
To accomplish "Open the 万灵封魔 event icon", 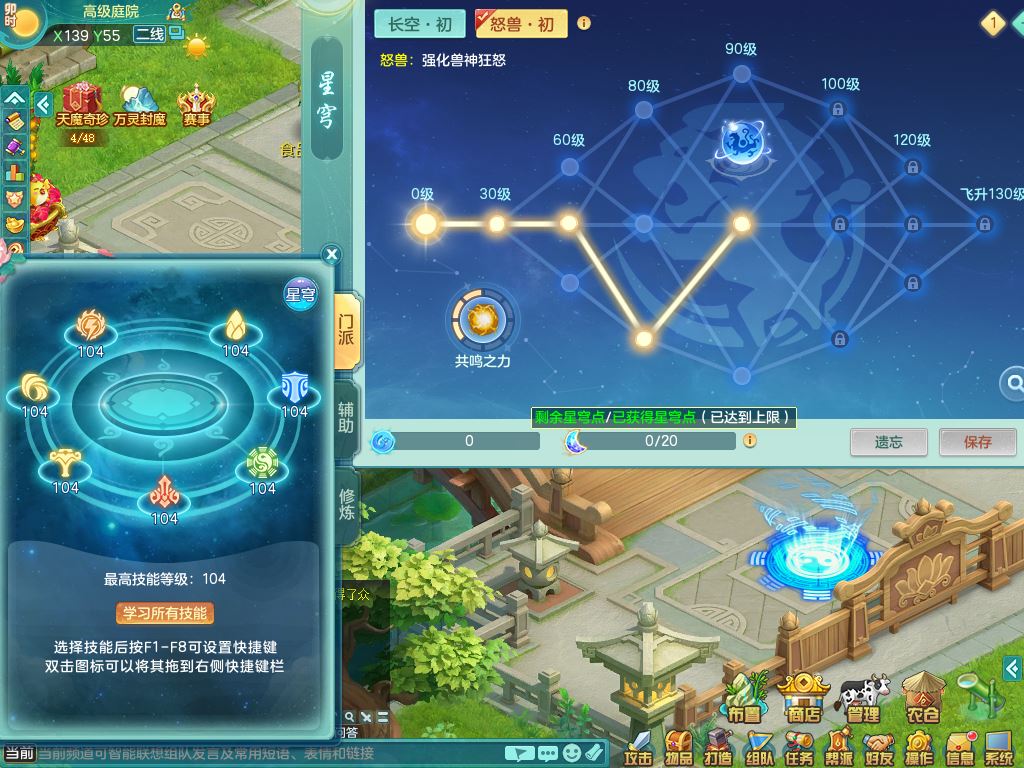I will (x=140, y=106).
